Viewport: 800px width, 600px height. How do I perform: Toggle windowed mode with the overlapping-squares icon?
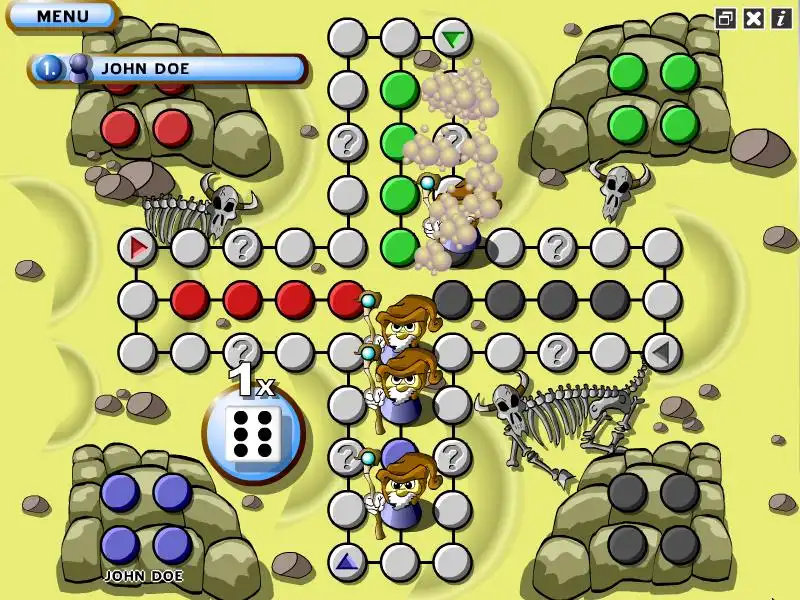(726, 18)
